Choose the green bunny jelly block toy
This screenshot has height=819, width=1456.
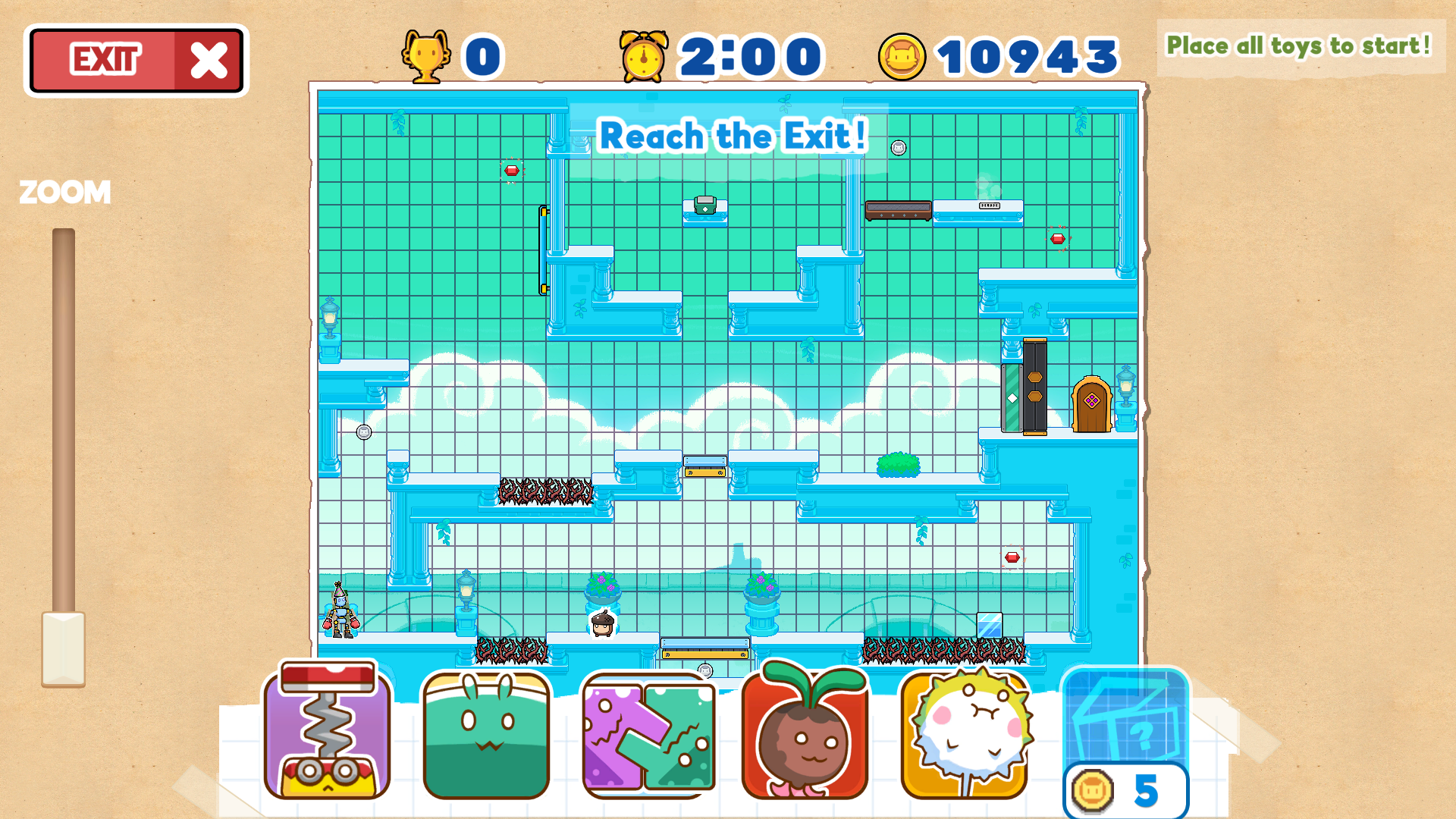(486, 734)
